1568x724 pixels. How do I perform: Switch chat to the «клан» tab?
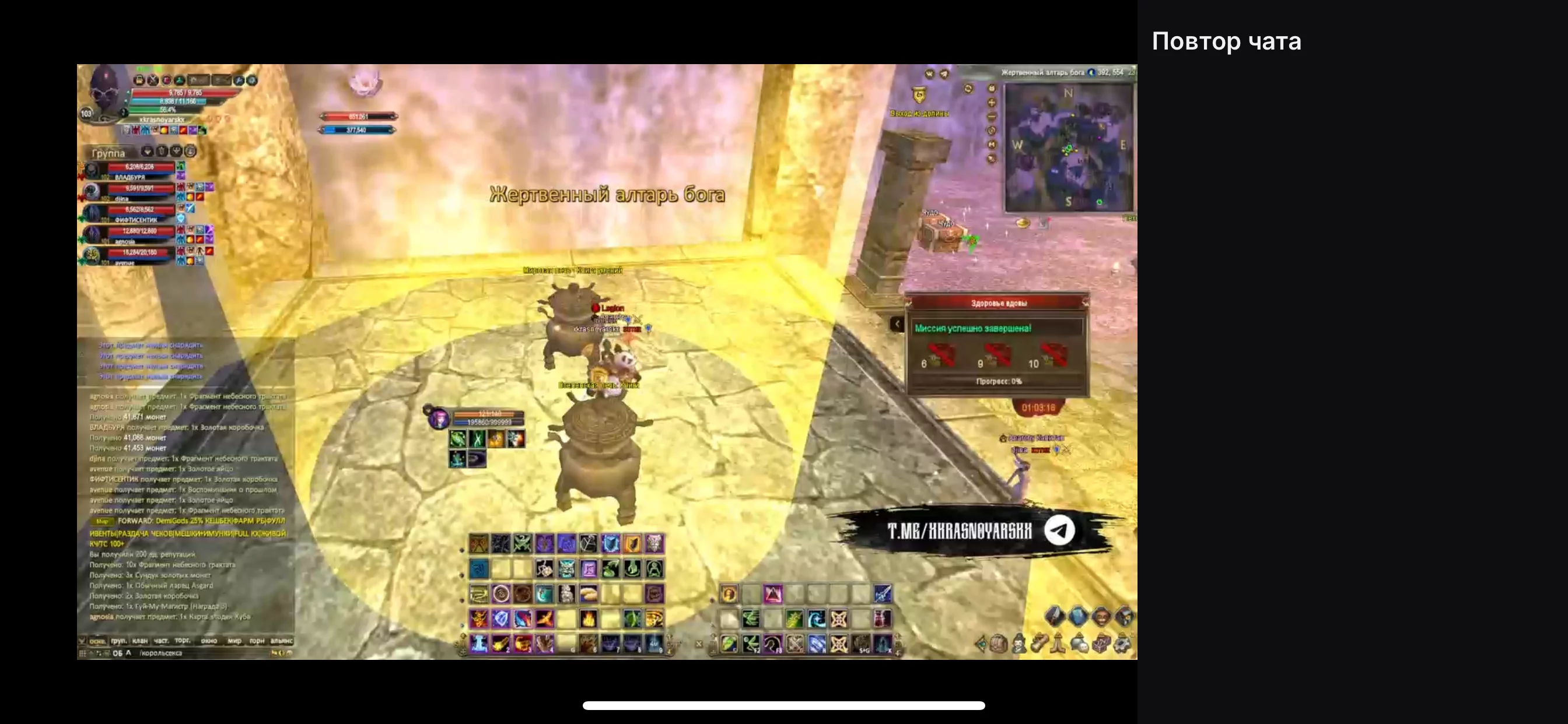click(140, 641)
